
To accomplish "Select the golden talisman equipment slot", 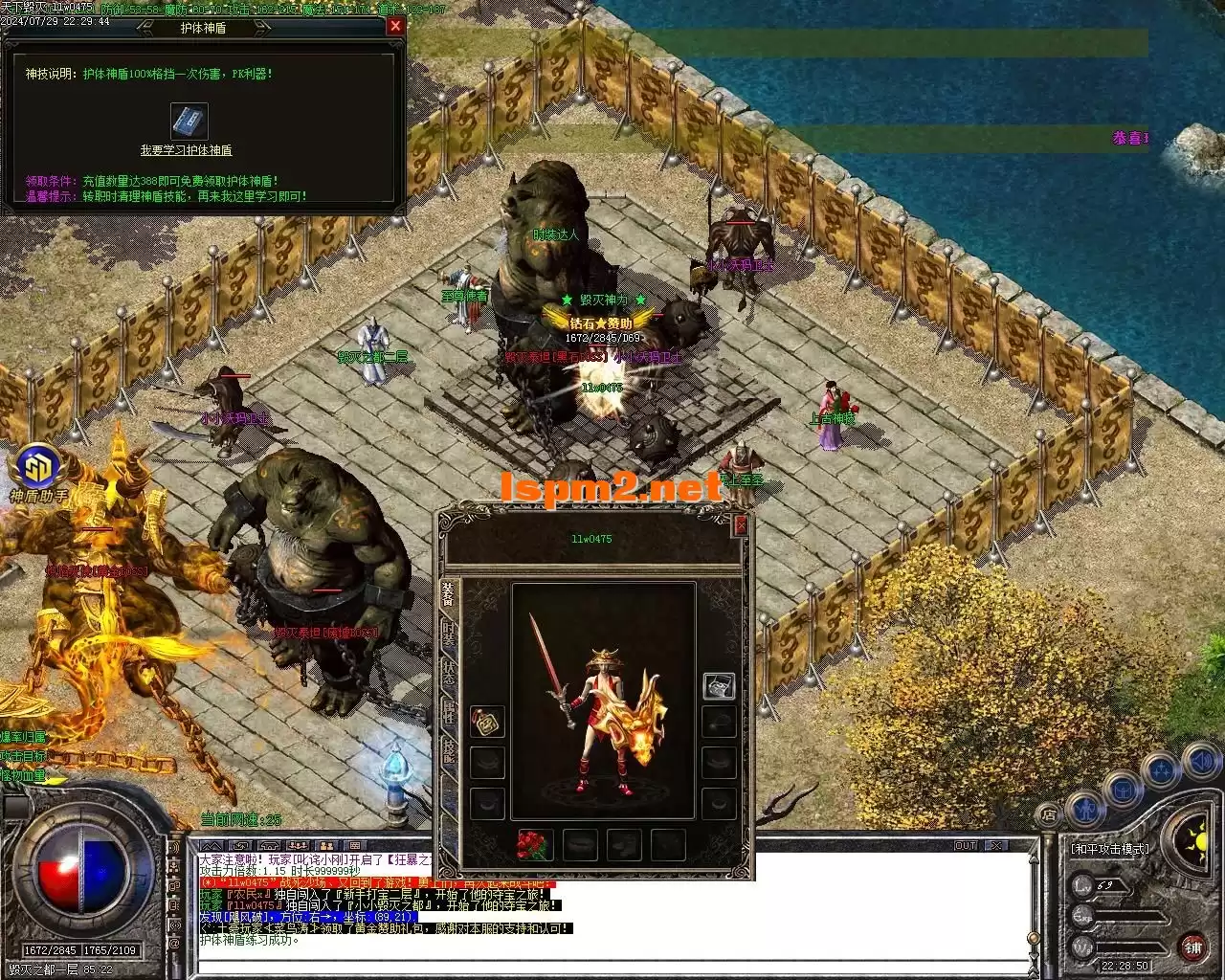I will 487,723.
